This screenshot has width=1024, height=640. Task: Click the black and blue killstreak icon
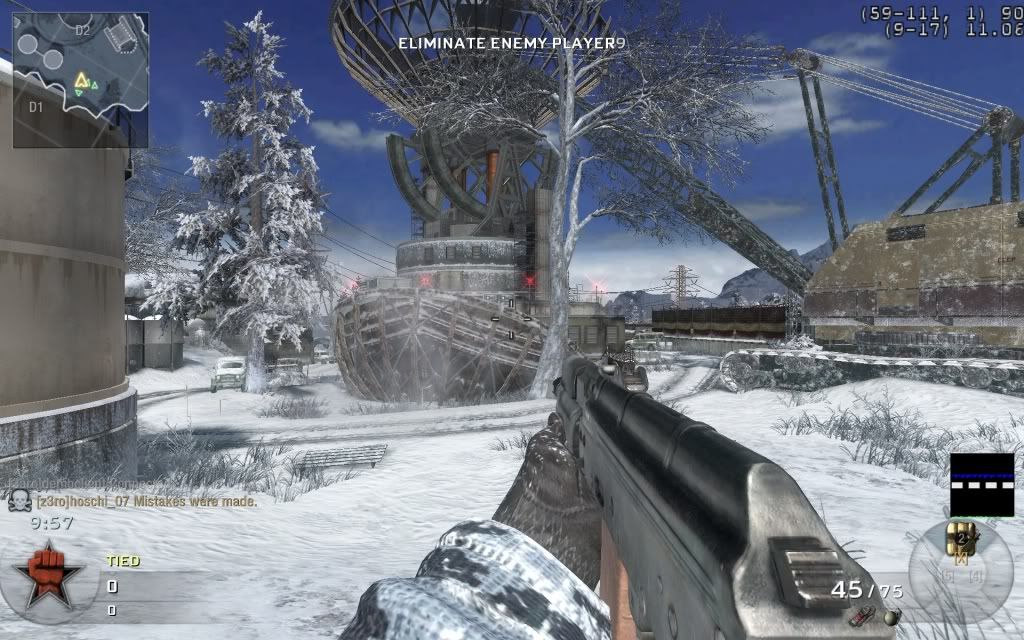[x=981, y=484]
